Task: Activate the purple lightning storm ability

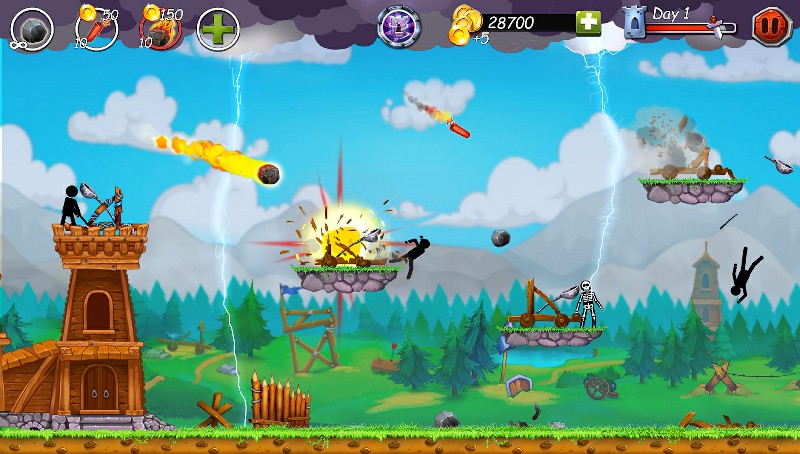Action: click(x=398, y=26)
